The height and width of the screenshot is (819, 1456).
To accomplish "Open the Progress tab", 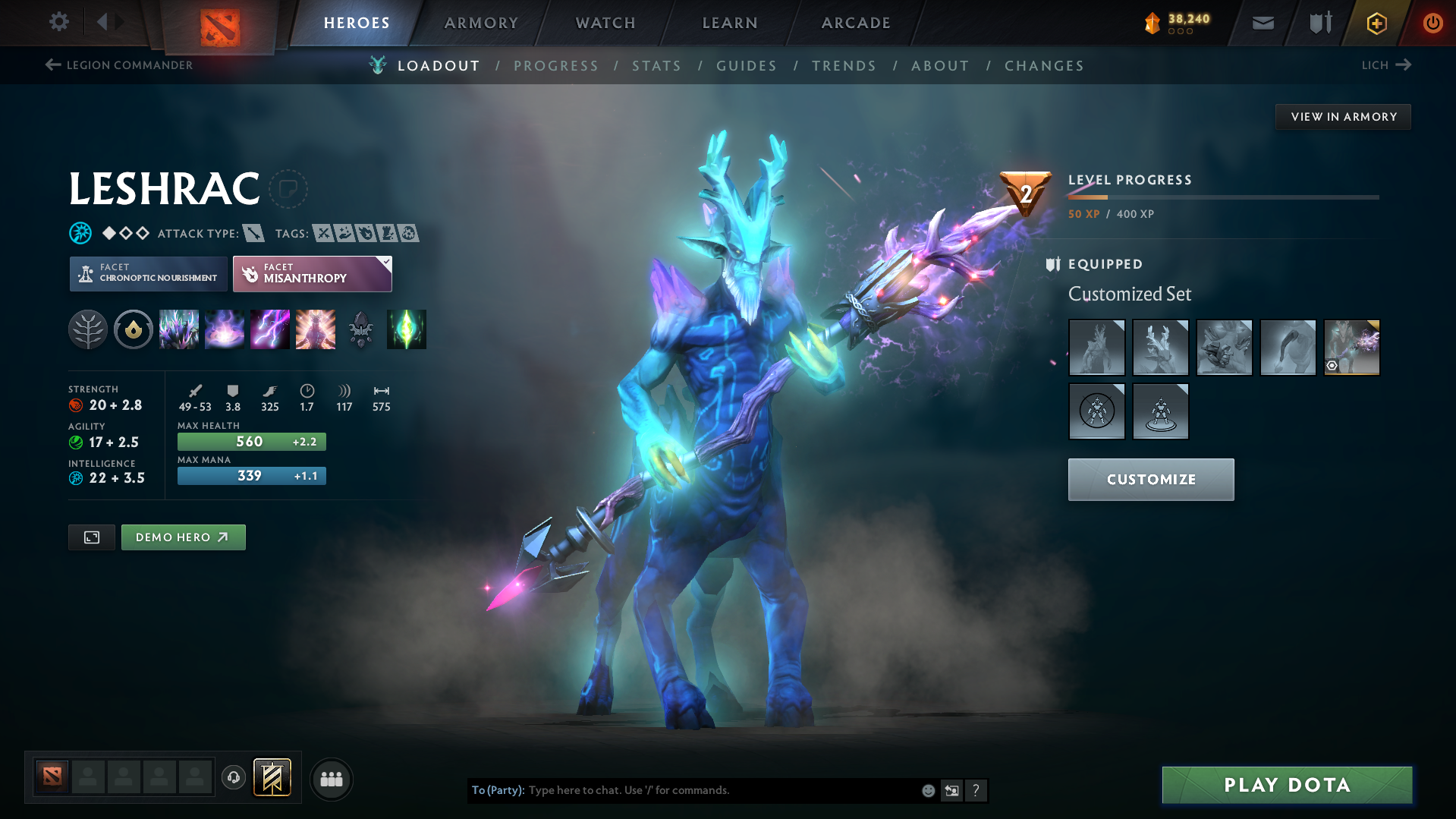I will point(556,66).
